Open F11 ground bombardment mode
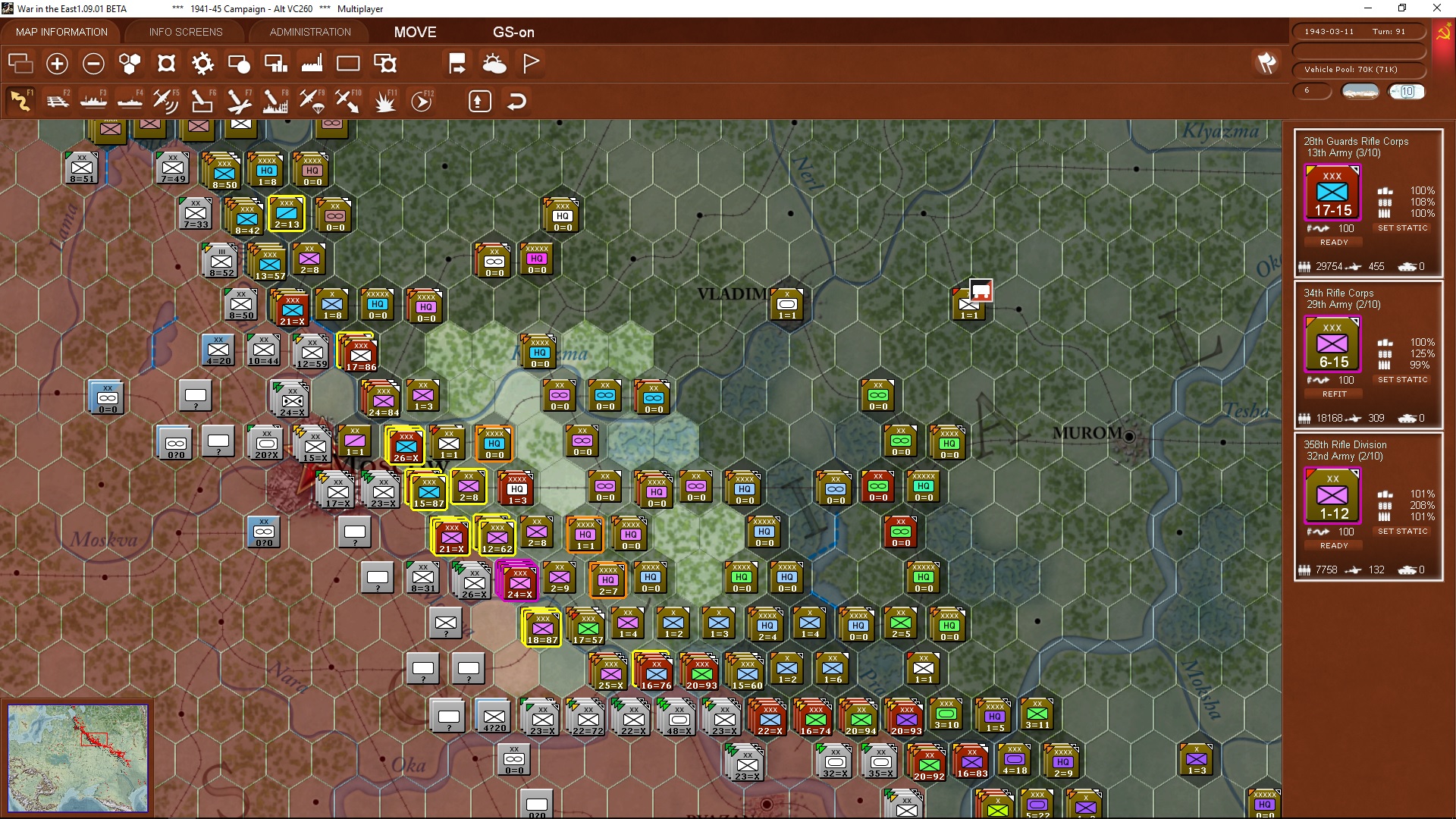The height and width of the screenshot is (819, 1456). tap(384, 100)
